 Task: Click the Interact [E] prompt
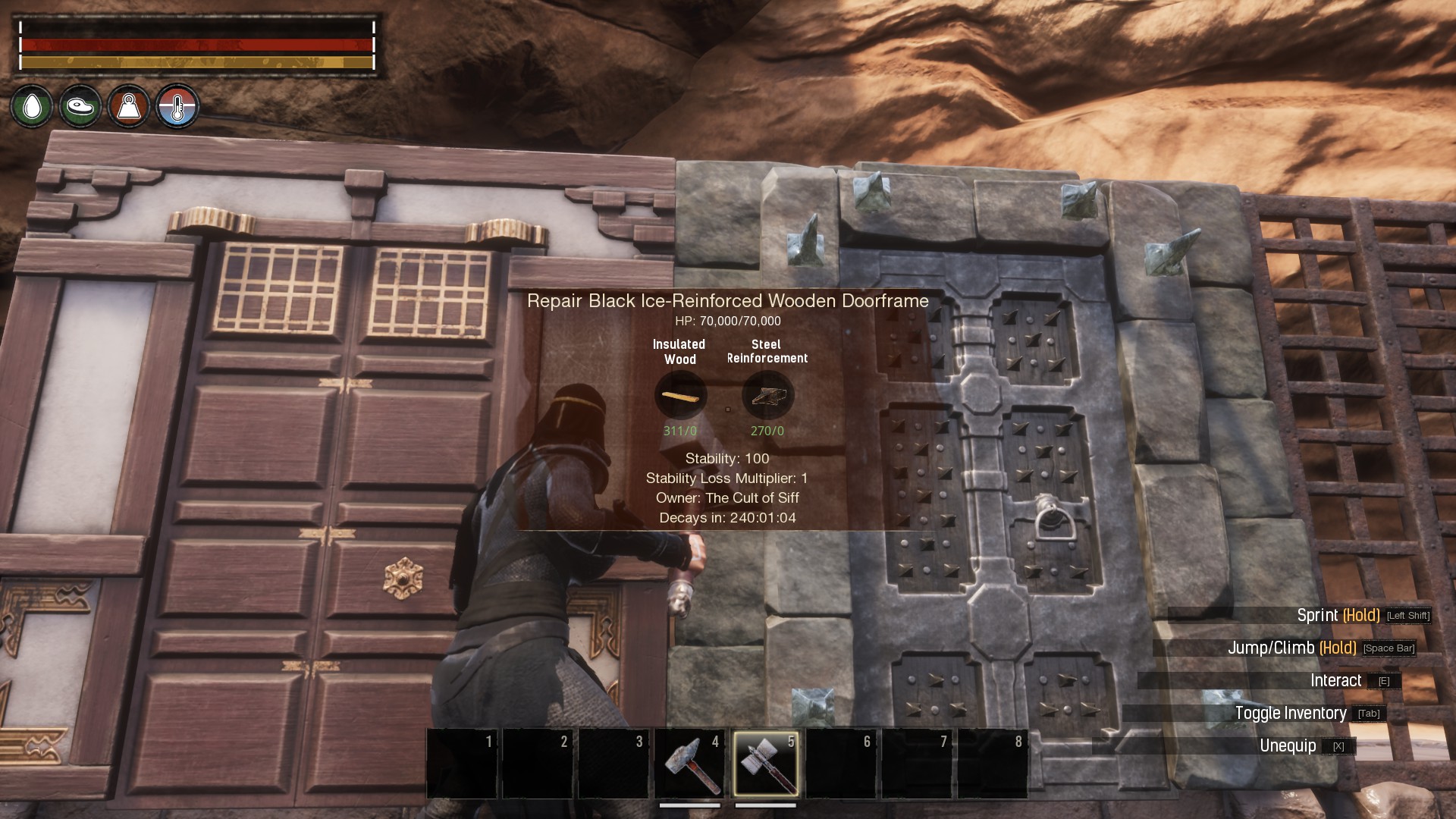[1338, 681]
